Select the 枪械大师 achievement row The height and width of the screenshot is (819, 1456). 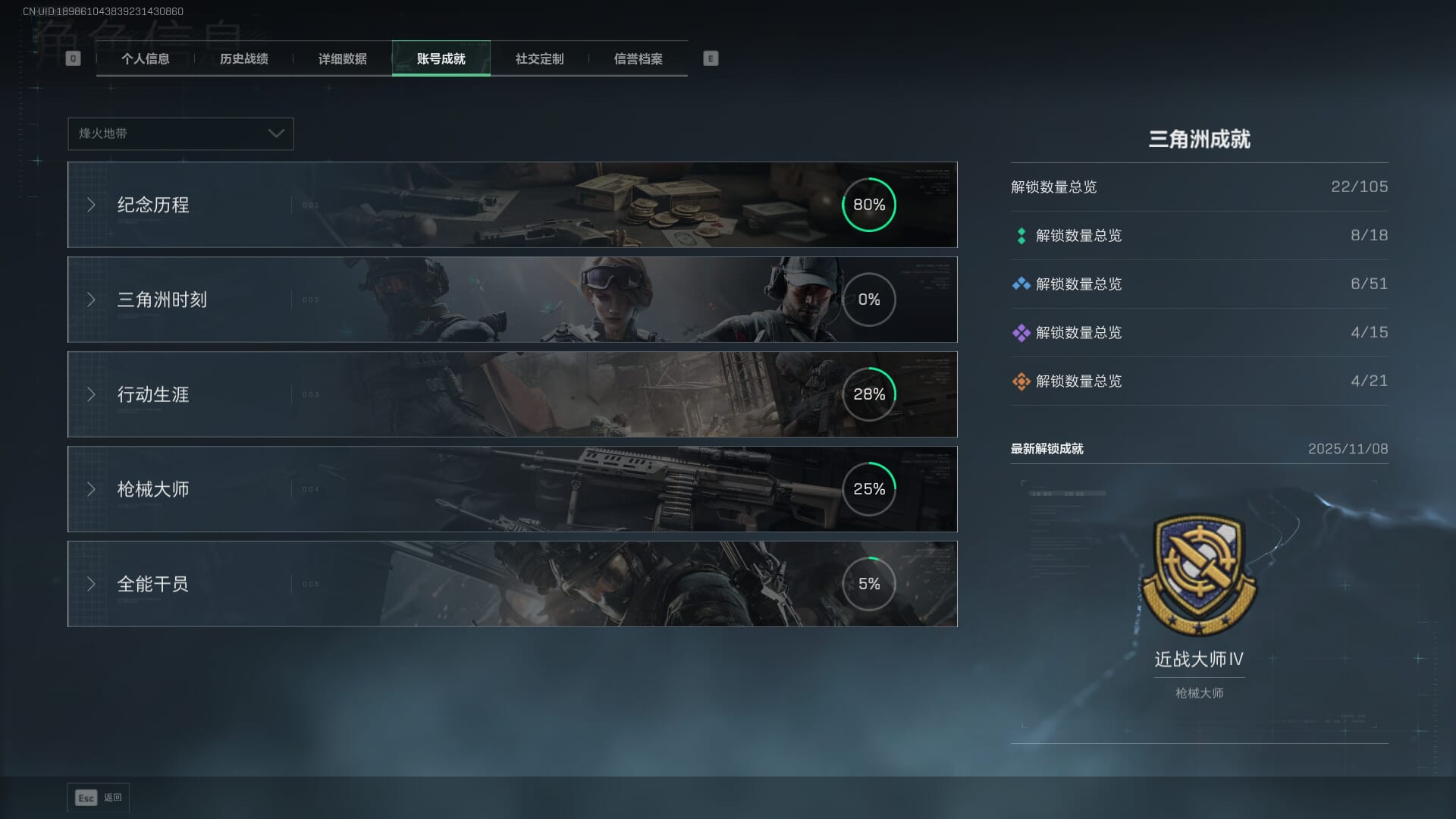[x=512, y=489]
